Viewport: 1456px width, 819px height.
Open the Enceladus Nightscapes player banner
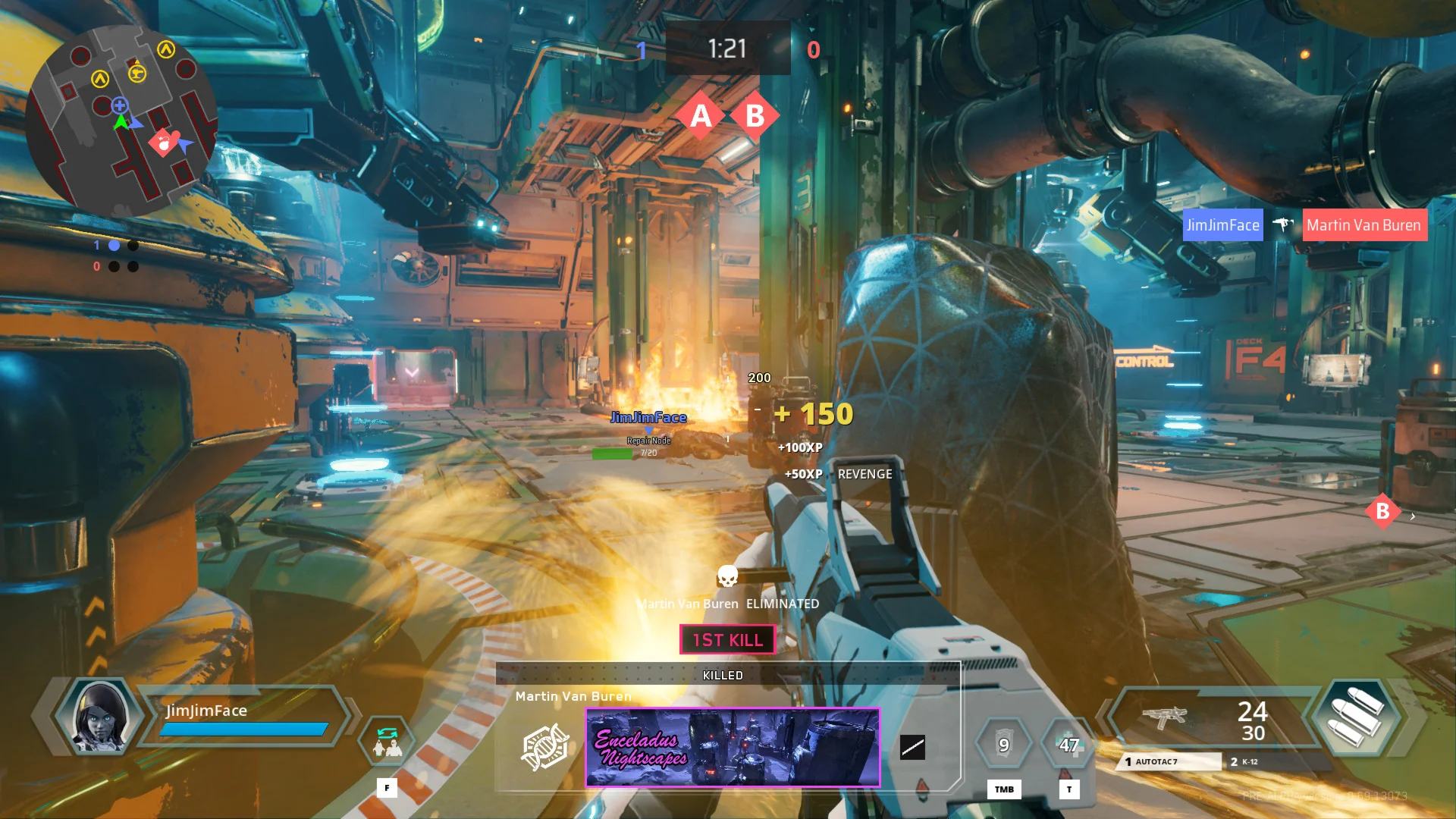click(733, 747)
